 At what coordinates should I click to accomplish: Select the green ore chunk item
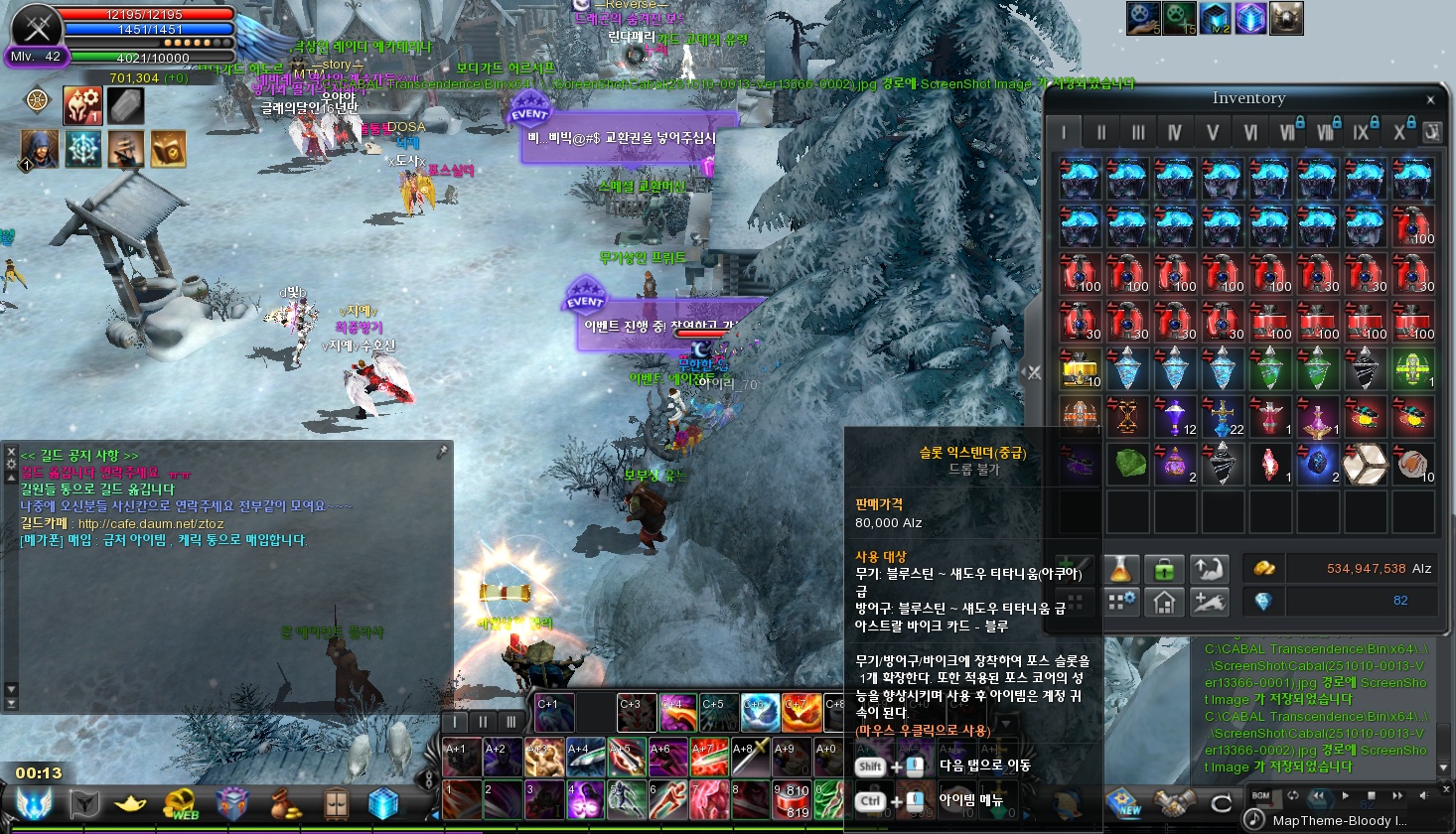point(1127,464)
